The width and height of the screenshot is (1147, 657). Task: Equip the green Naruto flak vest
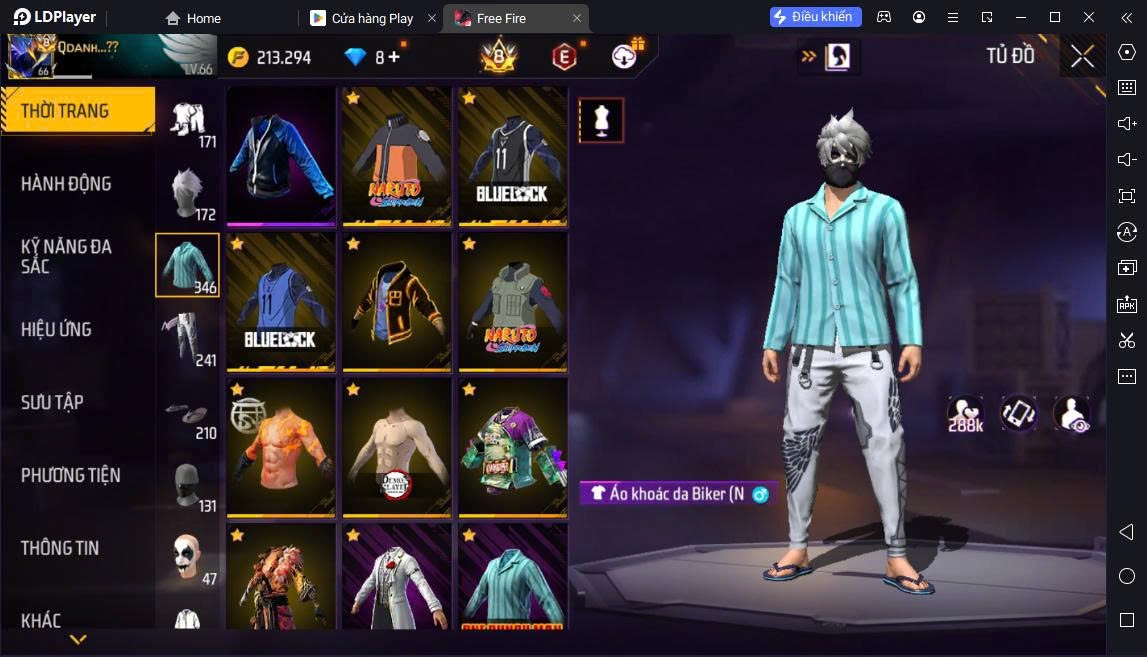click(513, 301)
